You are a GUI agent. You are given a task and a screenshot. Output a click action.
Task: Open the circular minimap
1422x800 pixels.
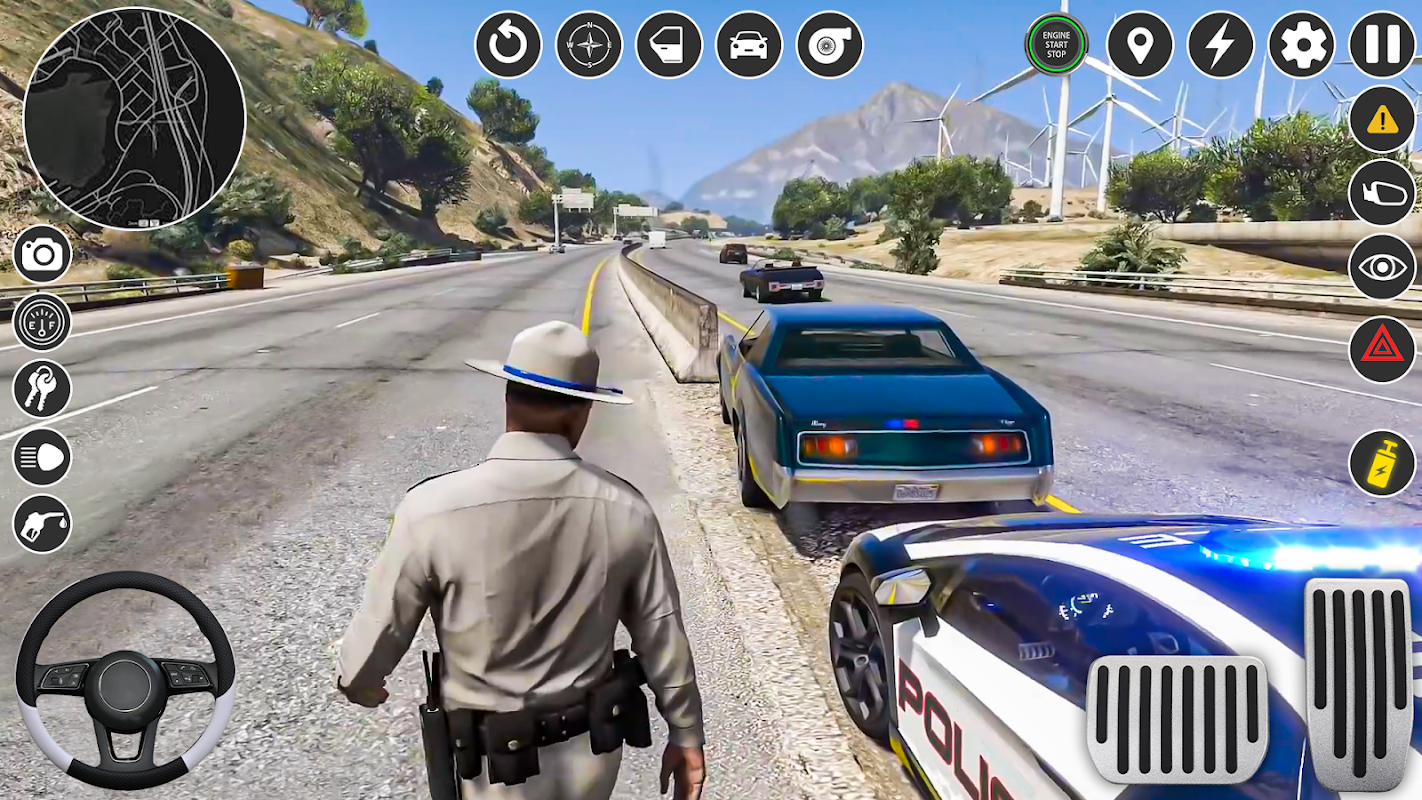pyautogui.click(x=134, y=118)
